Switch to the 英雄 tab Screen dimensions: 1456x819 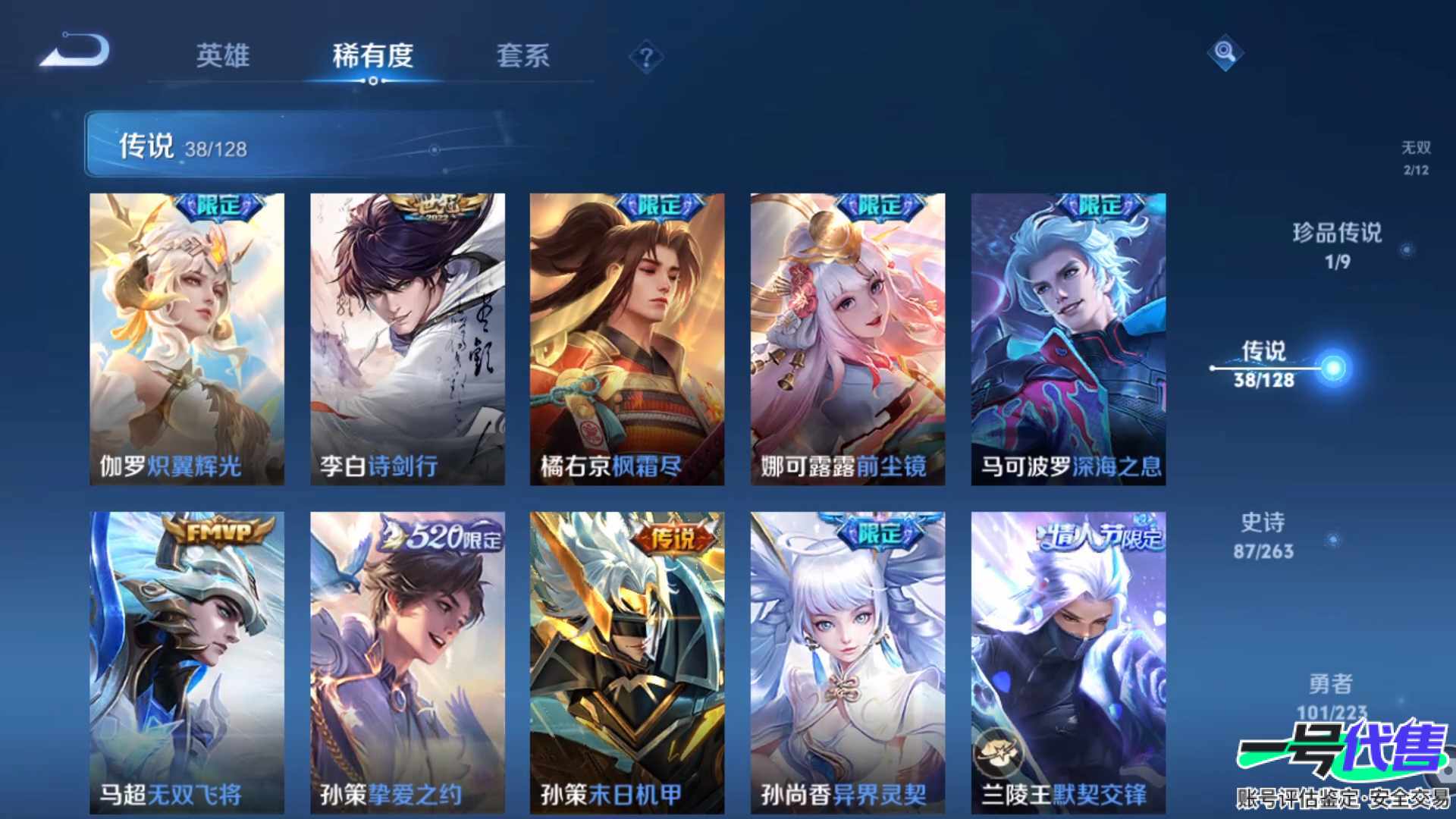click(222, 55)
